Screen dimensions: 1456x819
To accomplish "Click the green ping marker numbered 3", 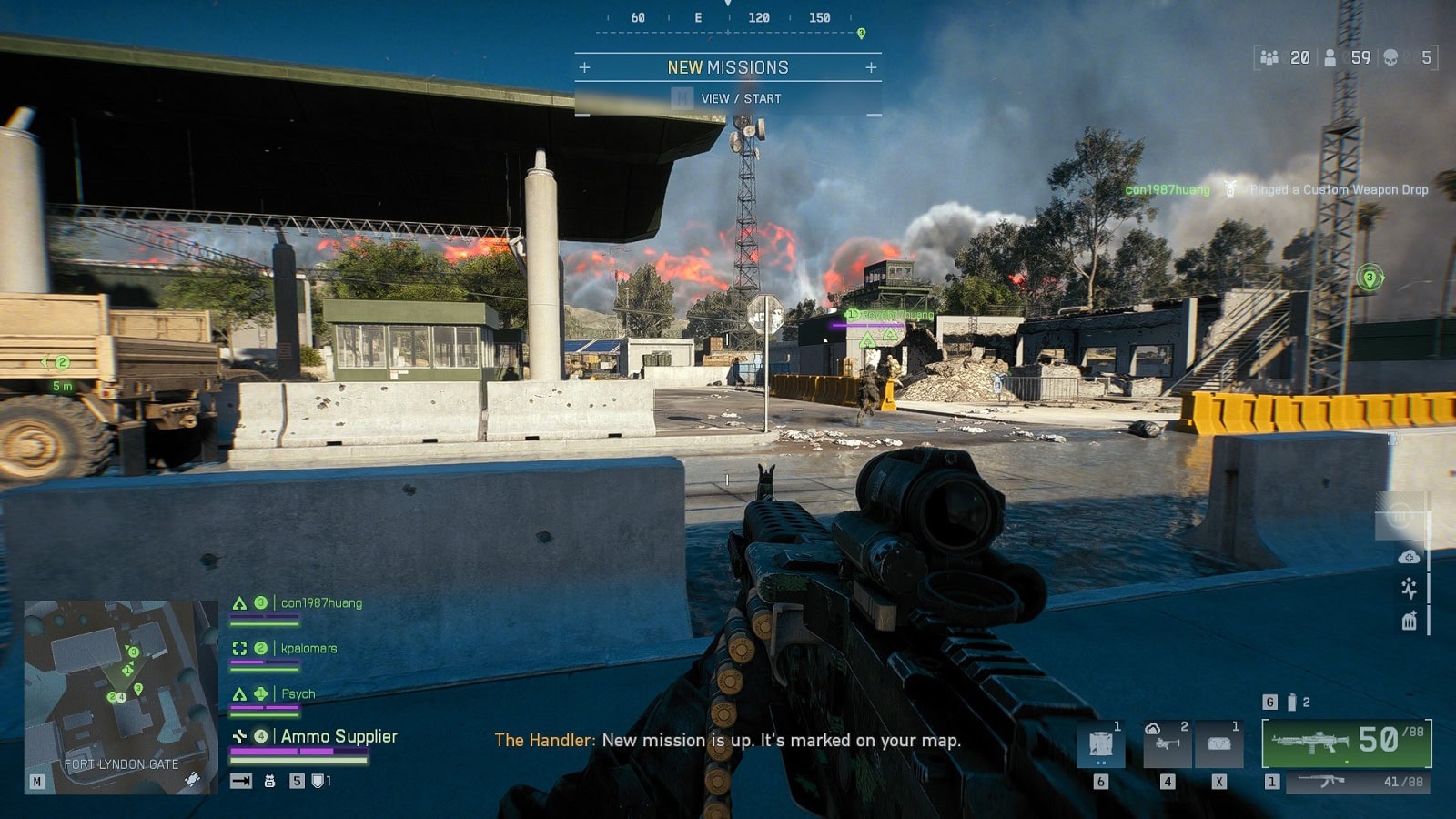I will click(x=1369, y=278).
